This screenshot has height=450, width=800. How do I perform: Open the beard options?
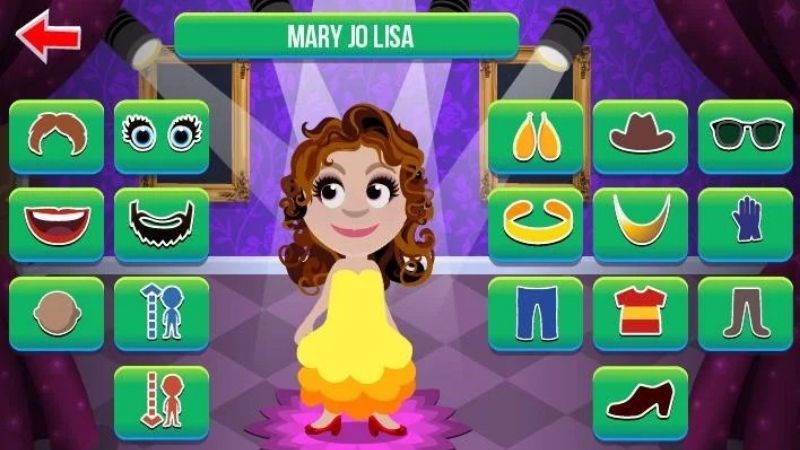coord(161,225)
